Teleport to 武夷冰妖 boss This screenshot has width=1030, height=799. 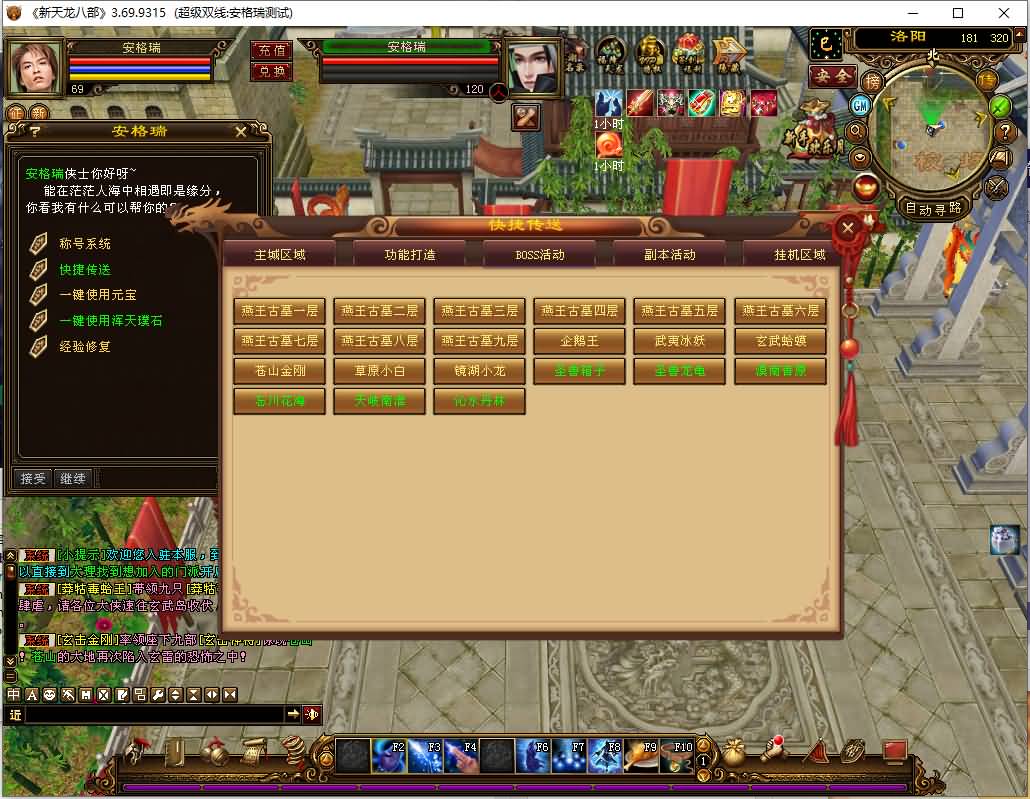click(679, 341)
